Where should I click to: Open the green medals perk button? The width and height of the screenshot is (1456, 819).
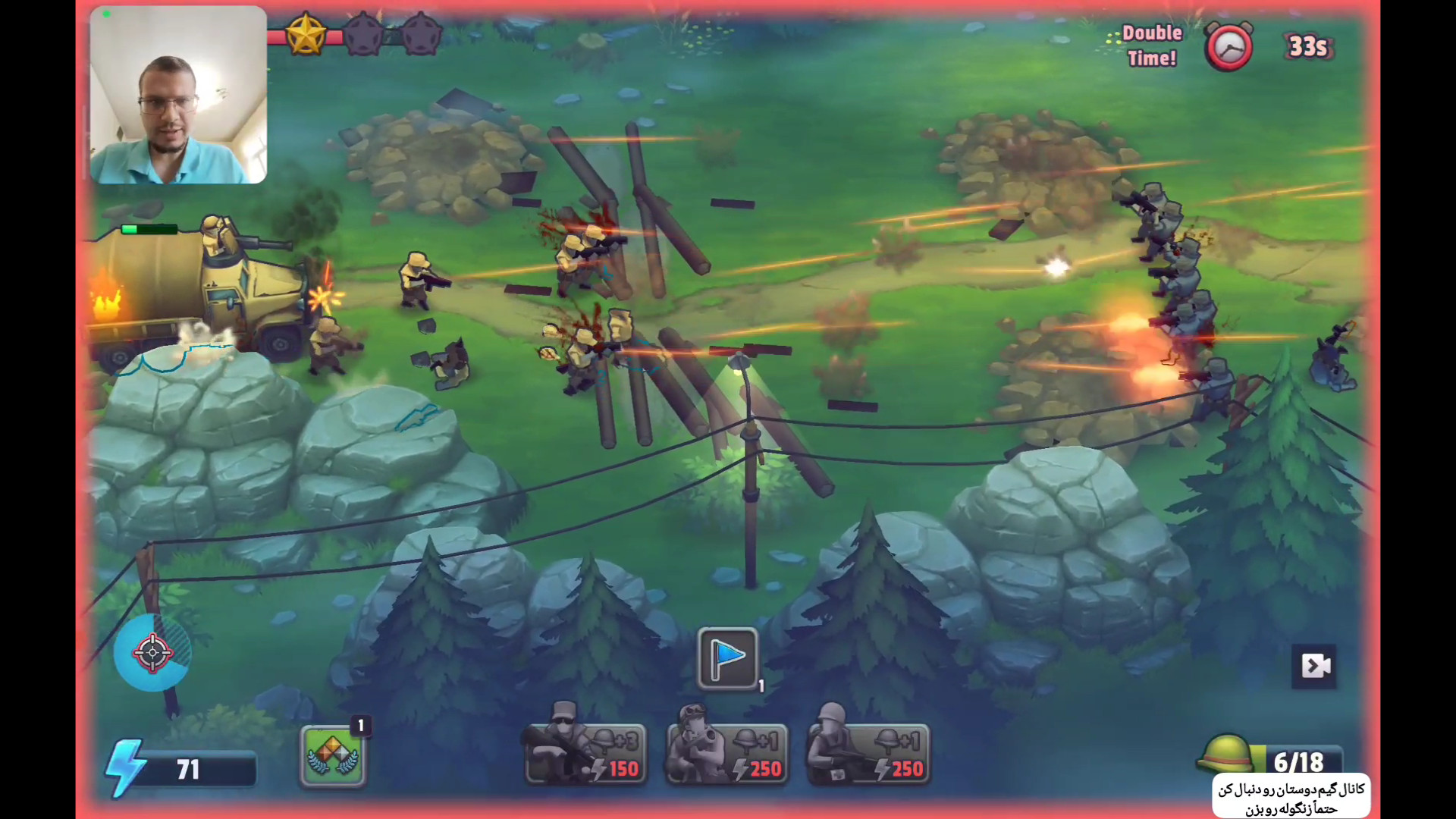[x=332, y=755]
